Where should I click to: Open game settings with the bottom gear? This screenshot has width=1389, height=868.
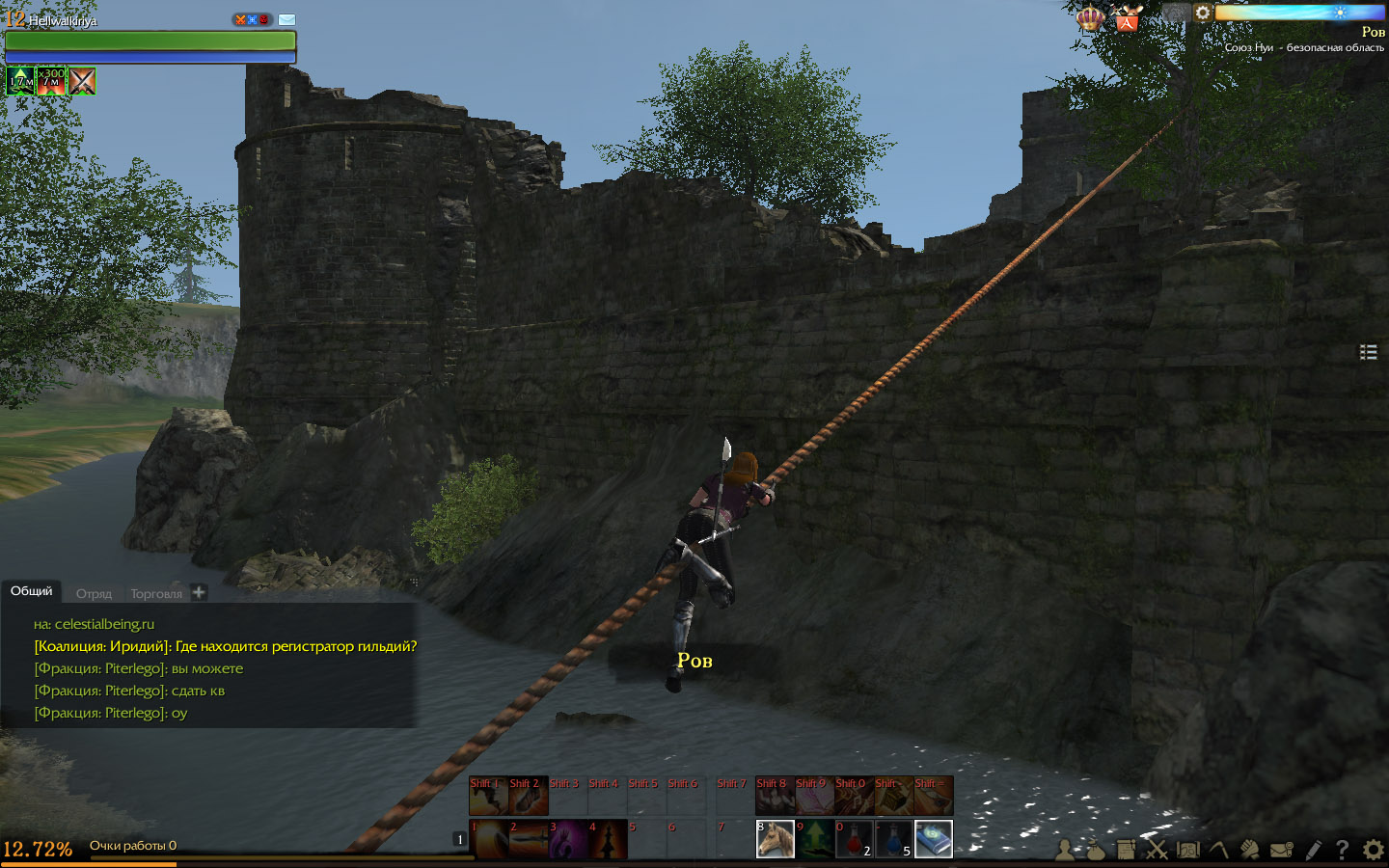pos(1373,850)
